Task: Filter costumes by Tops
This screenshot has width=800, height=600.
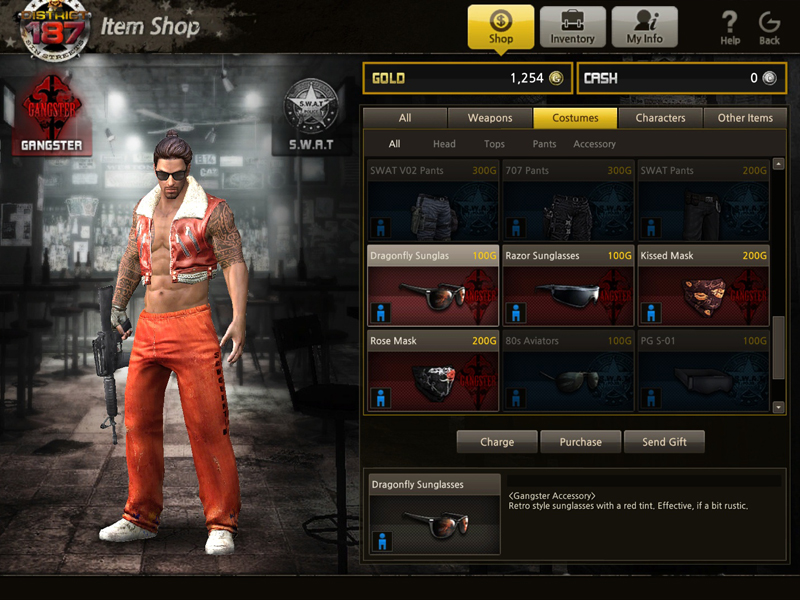Action: pyautogui.click(x=494, y=144)
